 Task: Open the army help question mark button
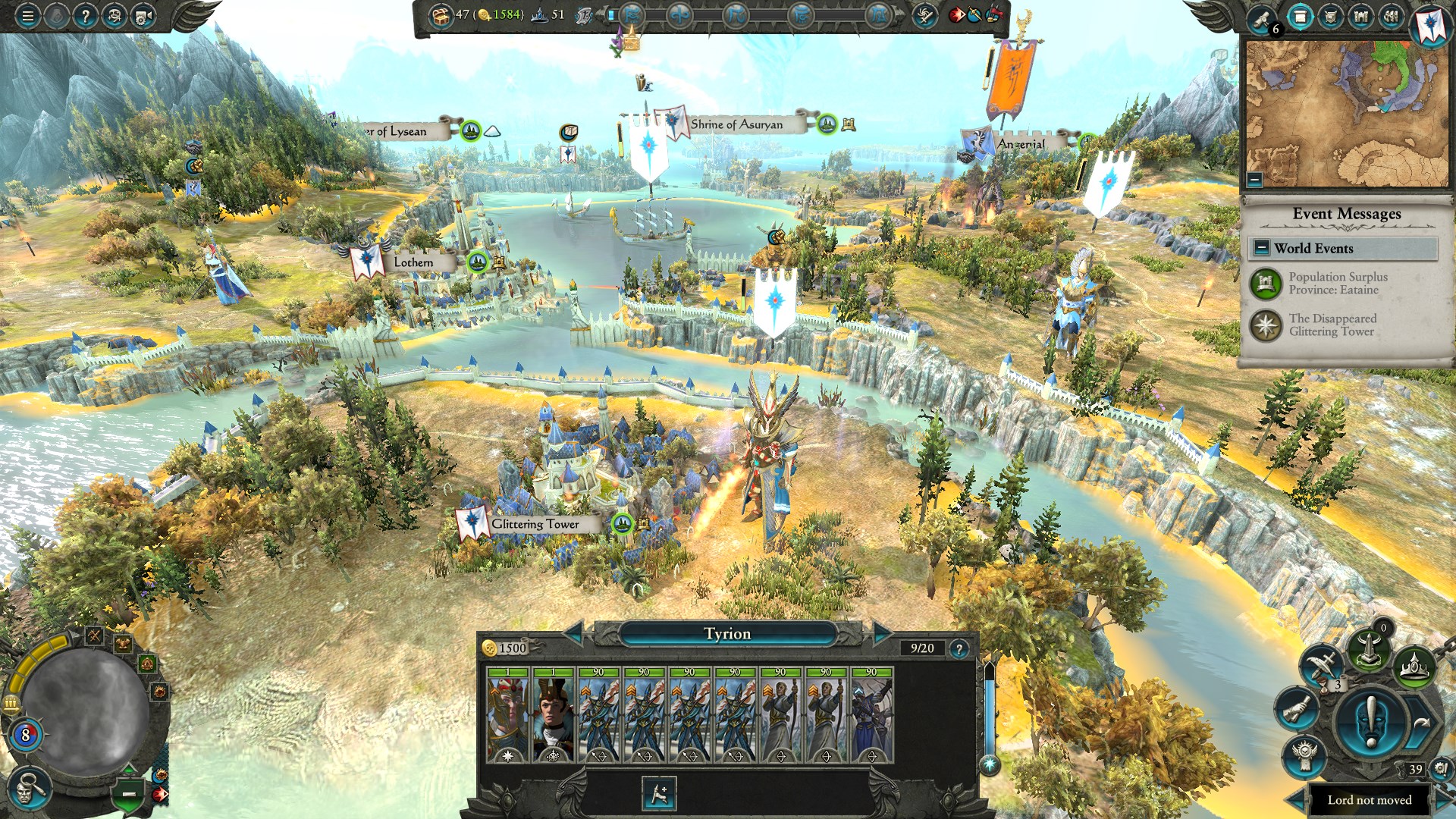pyautogui.click(x=959, y=648)
